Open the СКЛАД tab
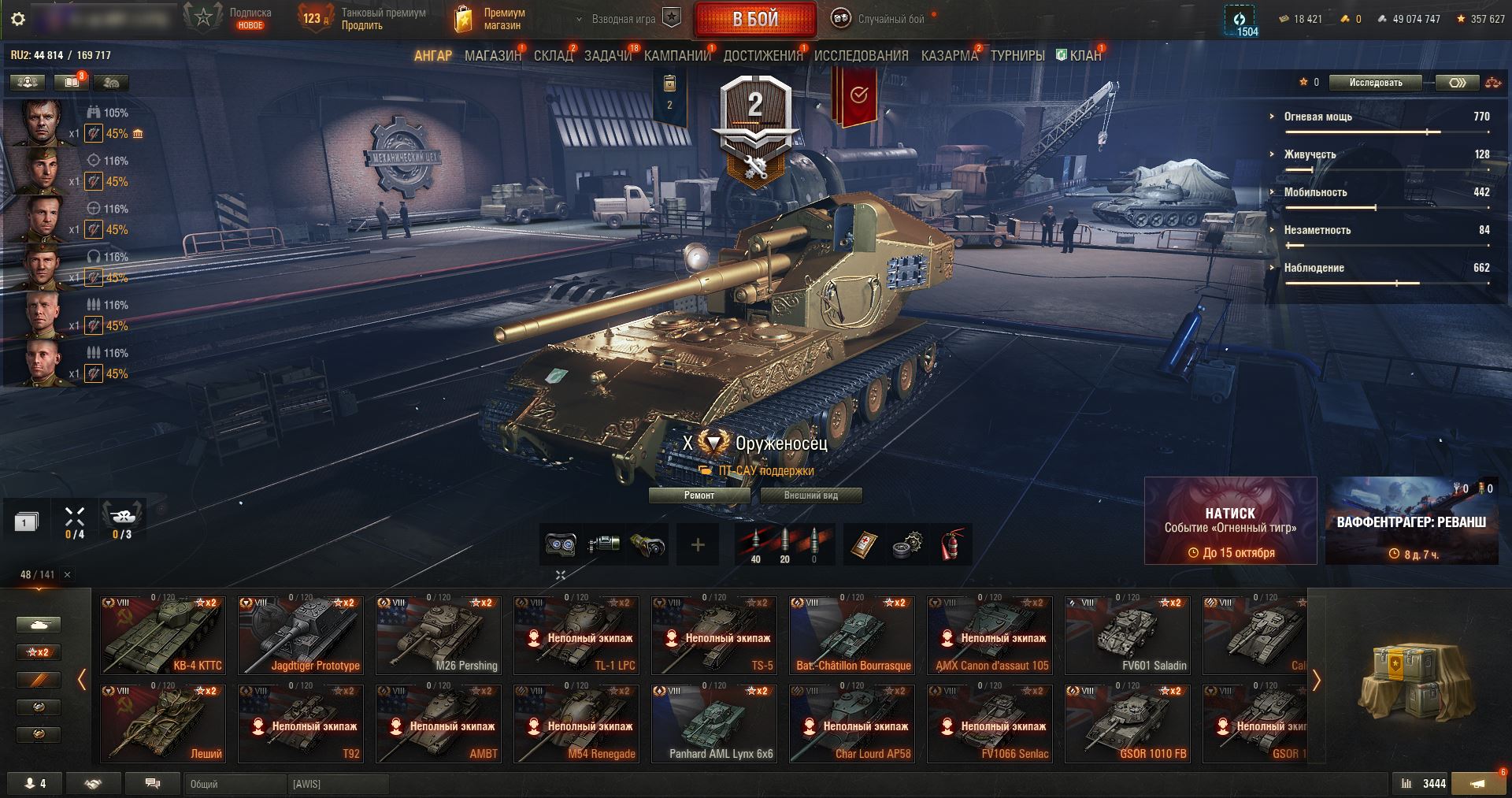This screenshot has width=1512, height=798. point(553,56)
